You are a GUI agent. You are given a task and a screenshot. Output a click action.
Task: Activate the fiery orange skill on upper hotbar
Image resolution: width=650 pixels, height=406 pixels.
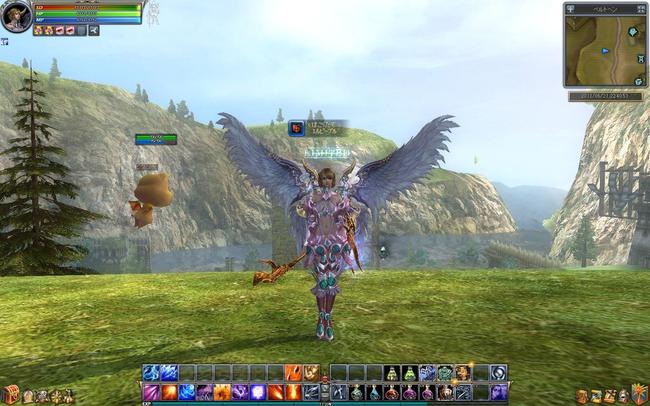(x=293, y=373)
